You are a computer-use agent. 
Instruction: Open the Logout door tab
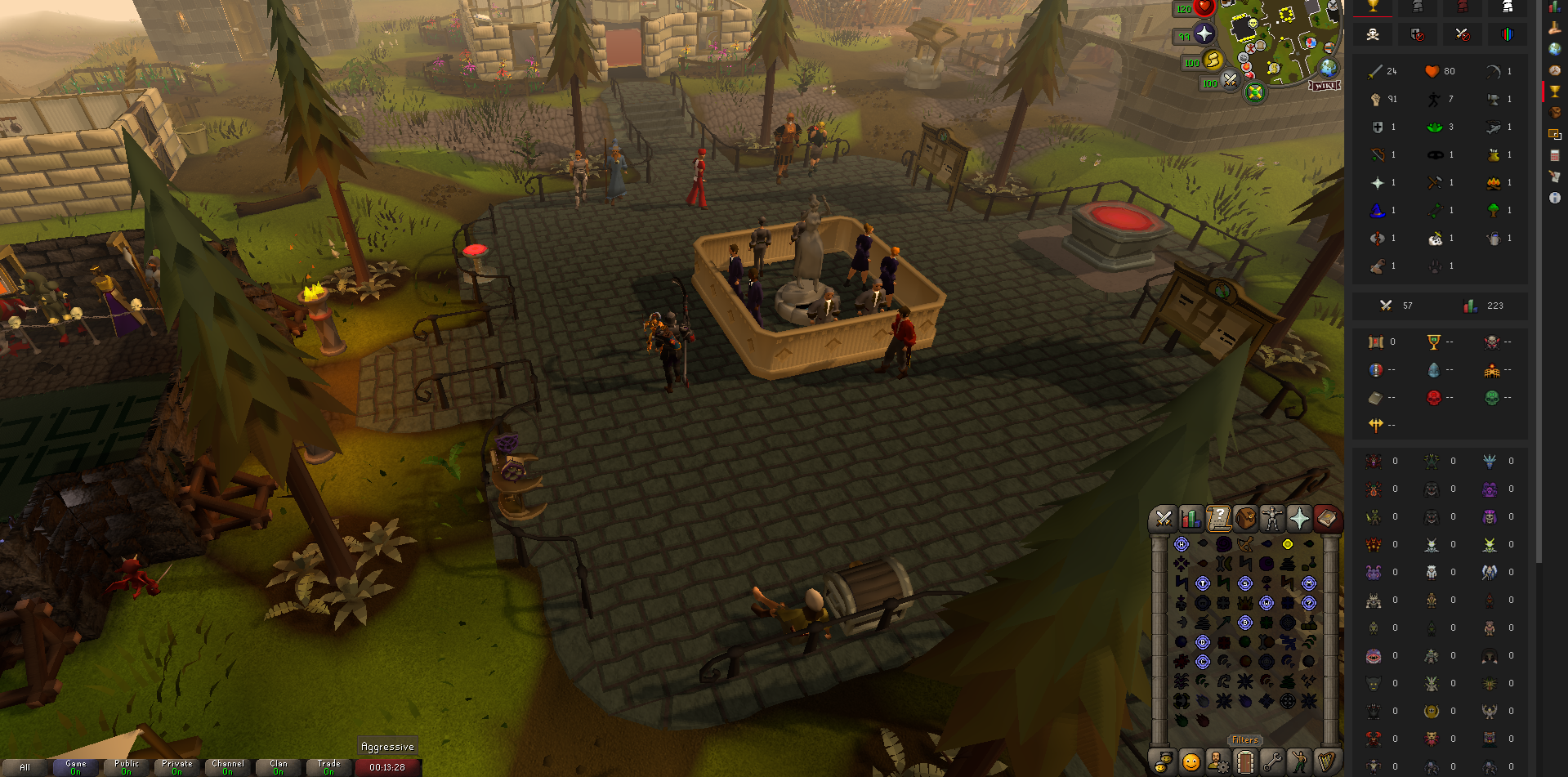[x=1244, y=762]
